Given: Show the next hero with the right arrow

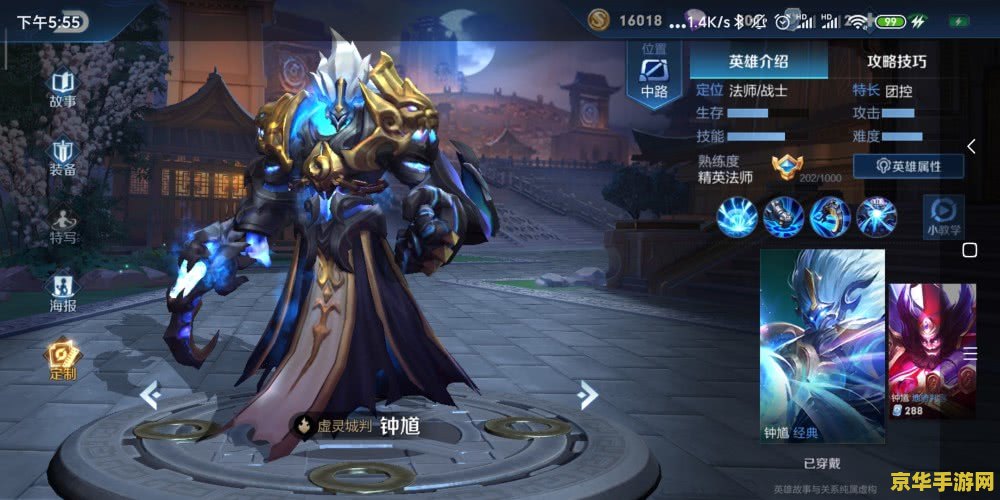Looking at the screenshot, I should (x=587, y=396).
